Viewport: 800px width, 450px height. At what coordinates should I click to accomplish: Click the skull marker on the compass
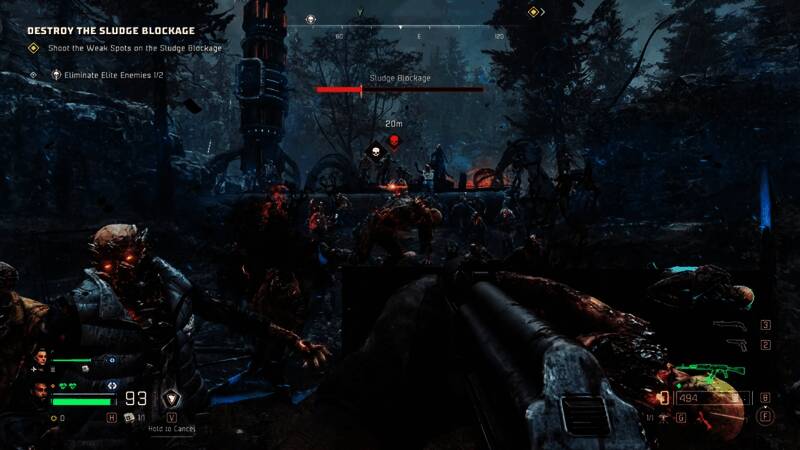click(310, 18)
